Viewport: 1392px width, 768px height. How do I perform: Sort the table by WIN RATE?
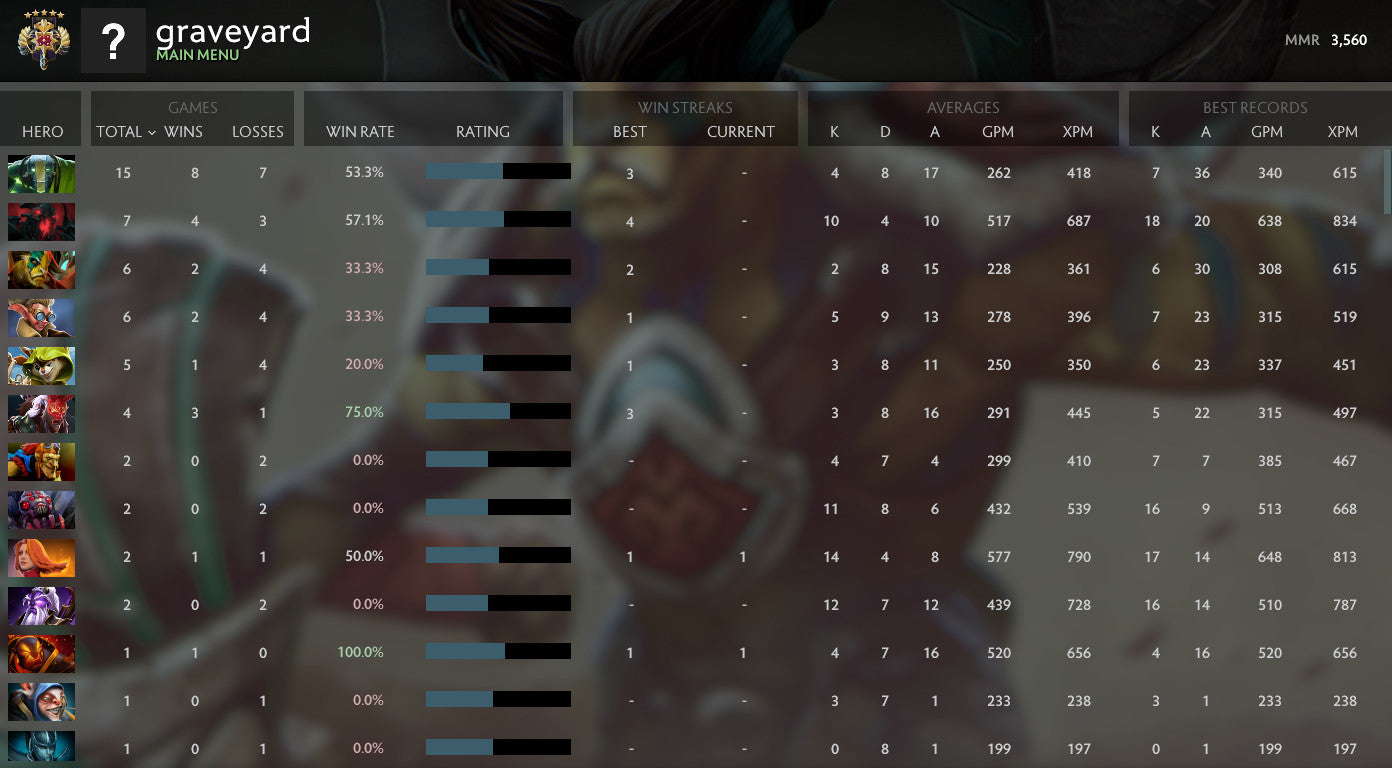(359, 131)
